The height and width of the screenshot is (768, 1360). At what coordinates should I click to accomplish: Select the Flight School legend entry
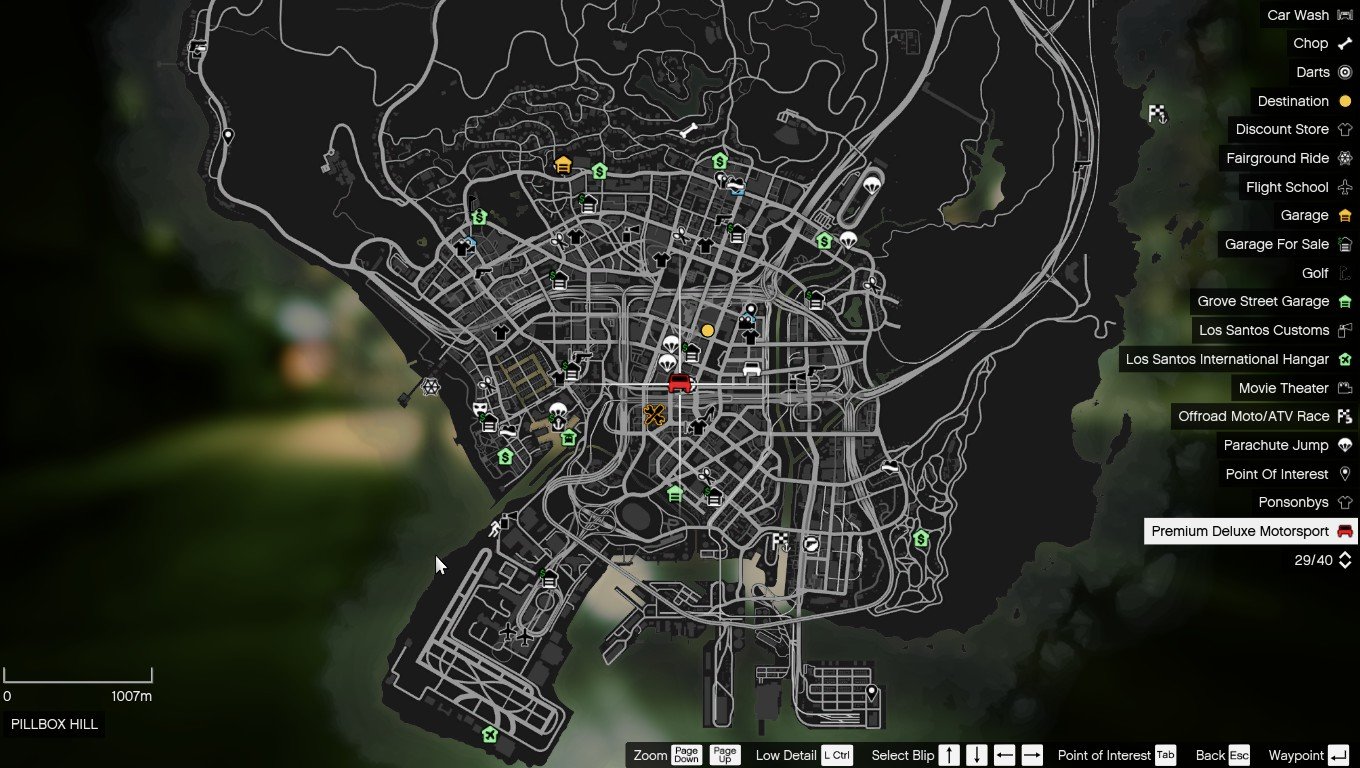pyautogui.click(x=1288, y=187)
